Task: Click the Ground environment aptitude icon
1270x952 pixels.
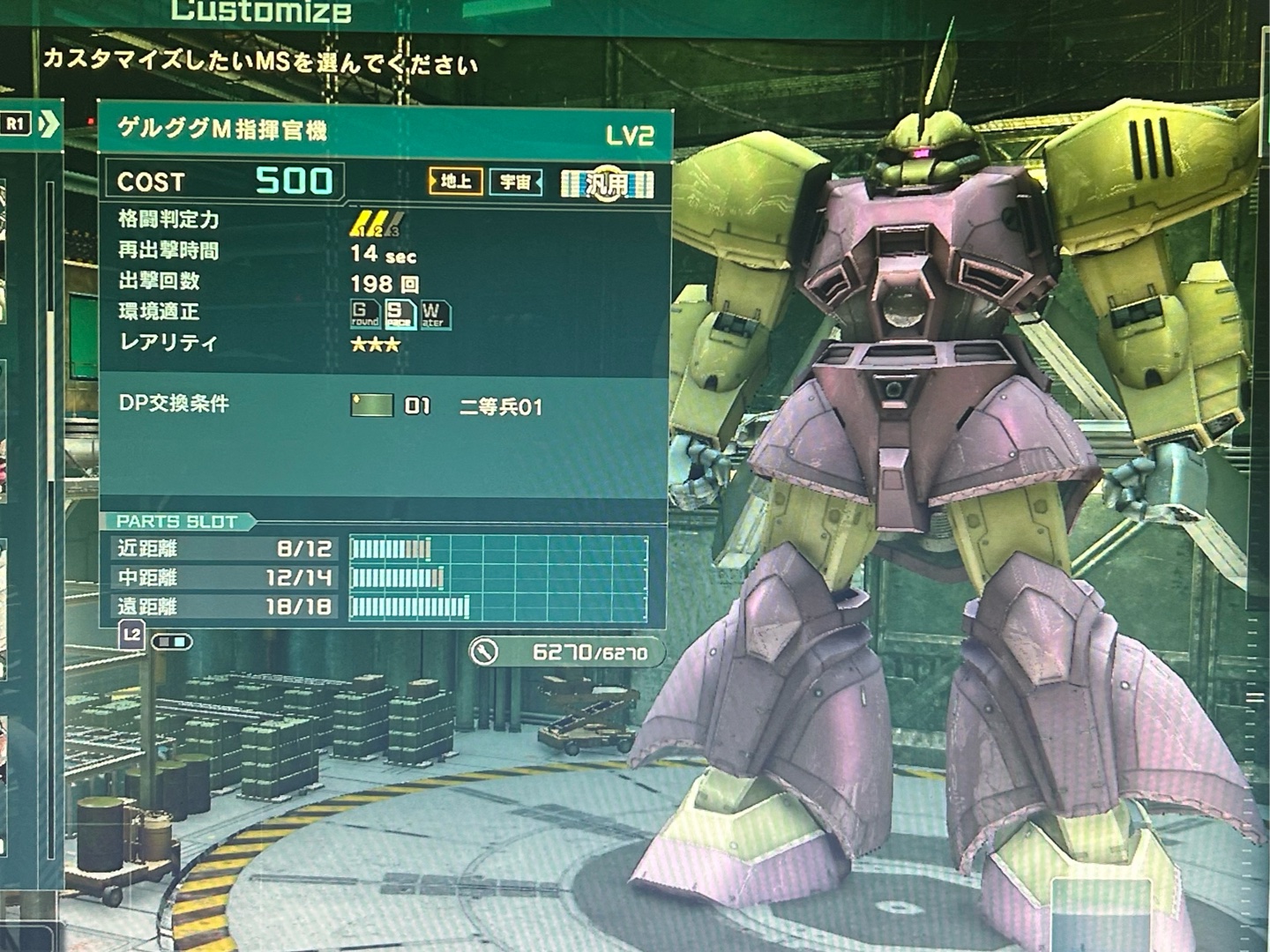Action: 363,313
